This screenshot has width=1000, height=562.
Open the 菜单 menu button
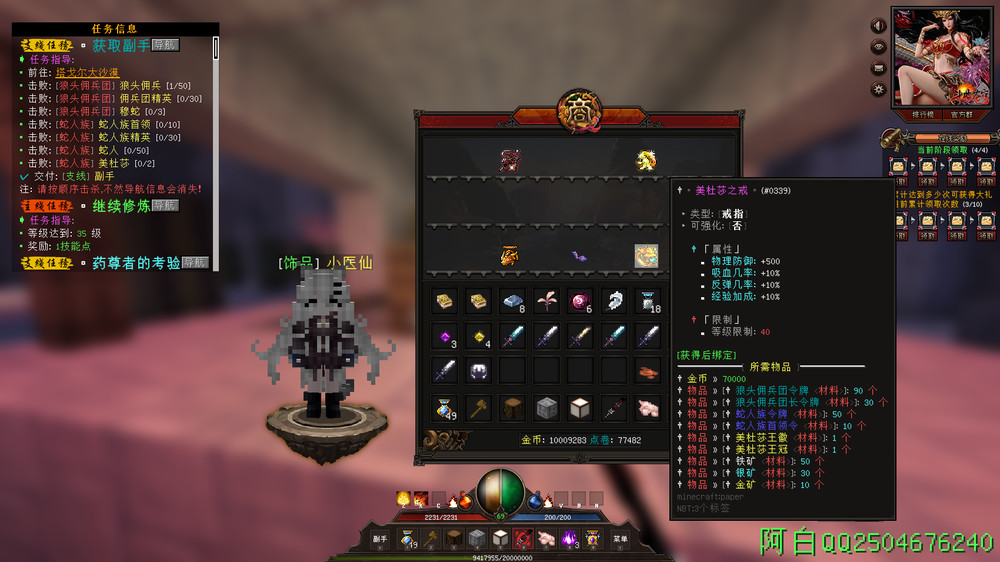pyautogui.click(x=620, y=539)
